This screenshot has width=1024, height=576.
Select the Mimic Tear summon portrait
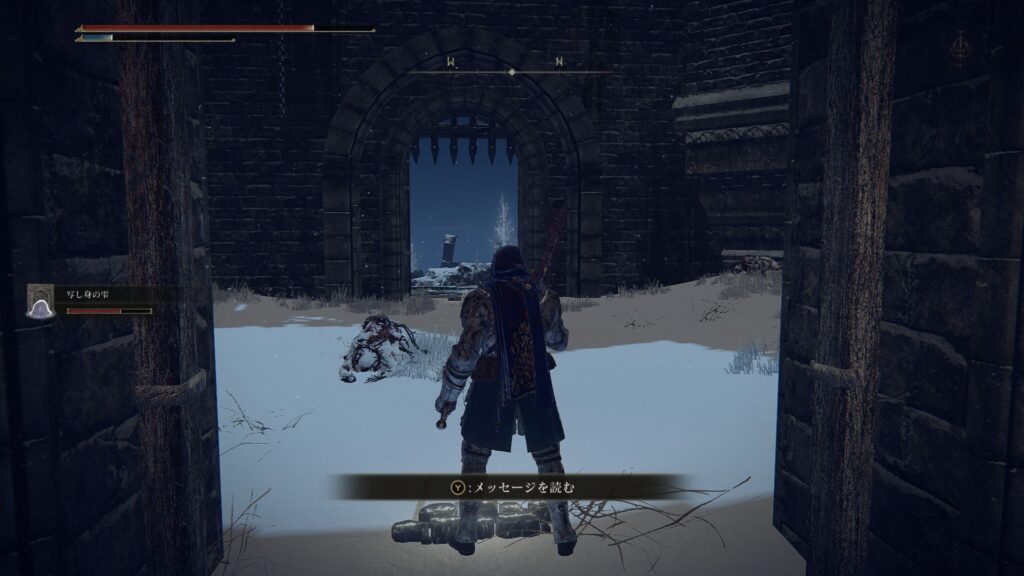(40, 301)
